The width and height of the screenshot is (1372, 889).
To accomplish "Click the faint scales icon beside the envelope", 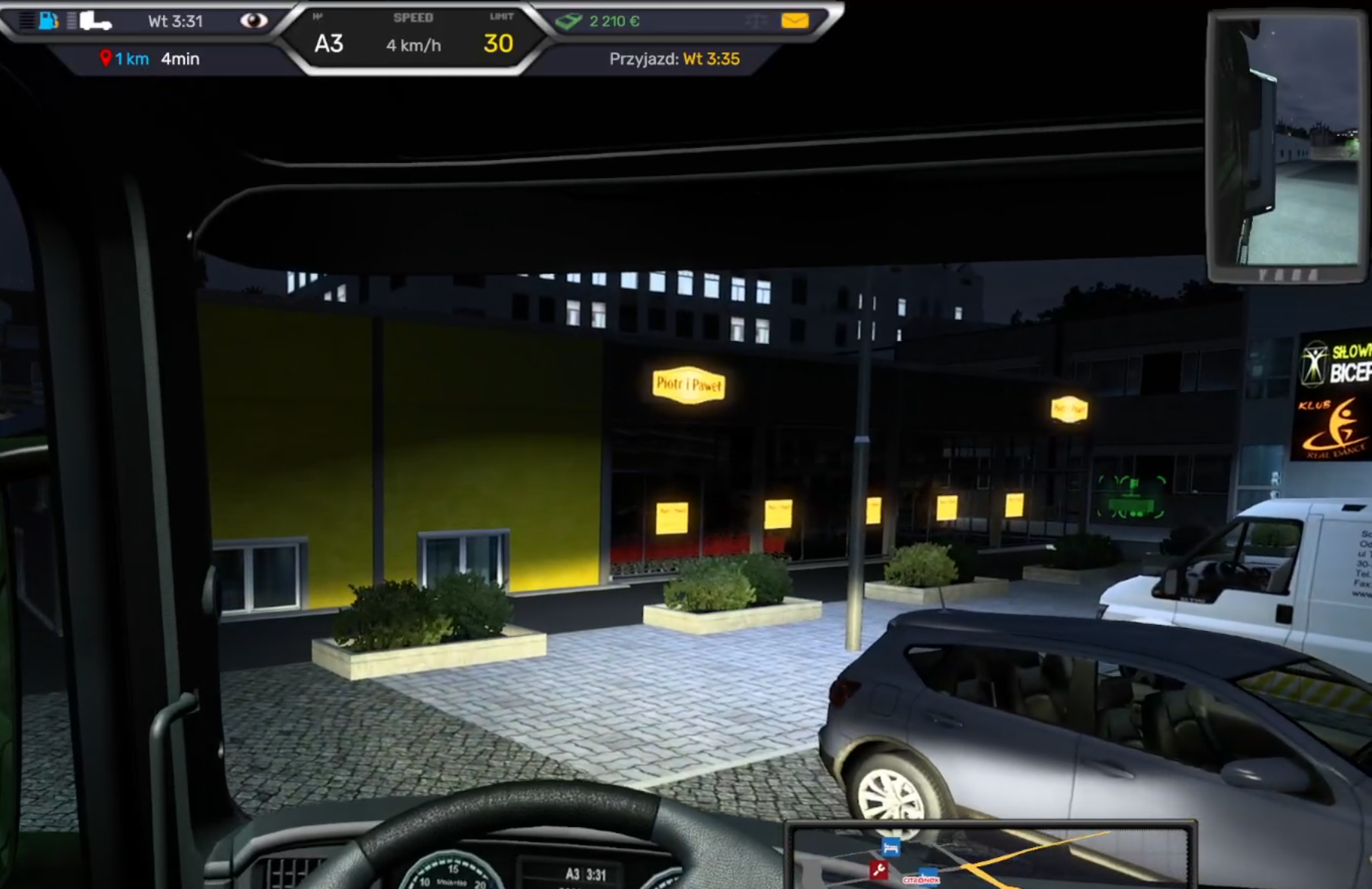I will pyautogui.click(x=755, y=21).
